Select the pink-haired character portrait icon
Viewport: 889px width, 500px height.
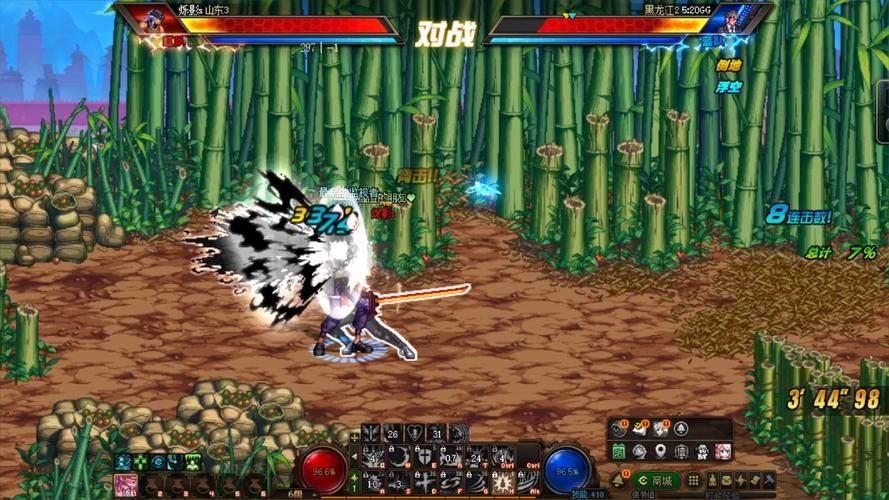(722, 452)
